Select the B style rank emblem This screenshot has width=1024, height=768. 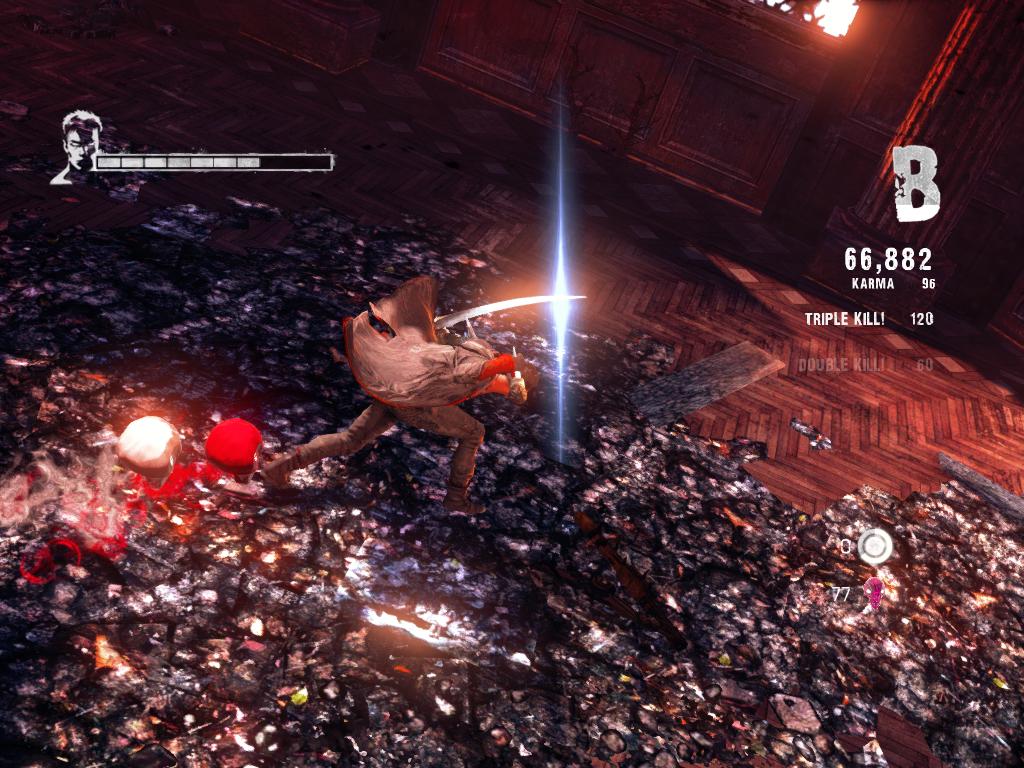point(916,184)
